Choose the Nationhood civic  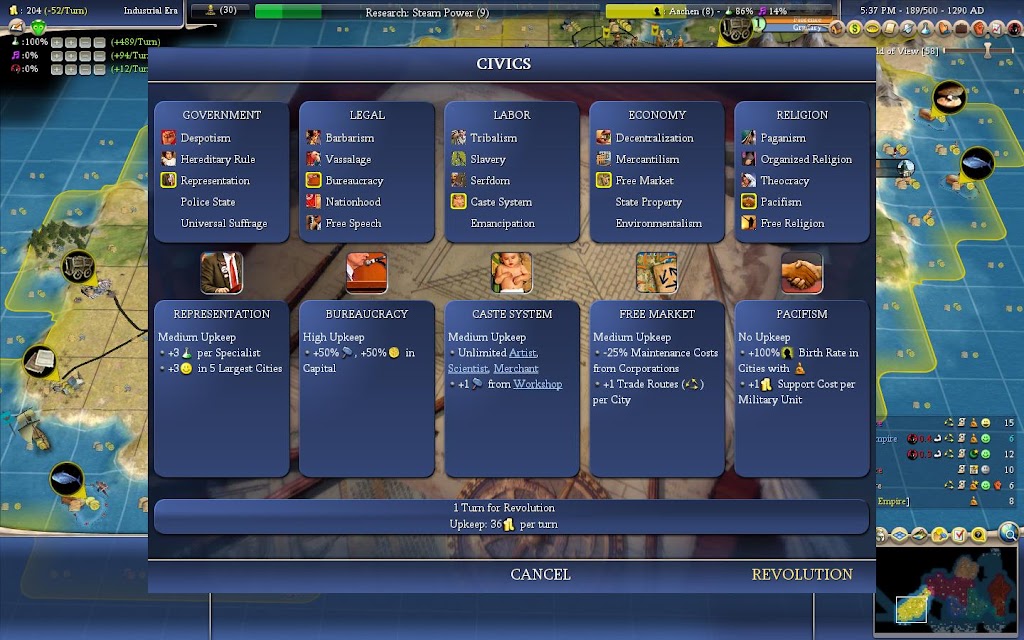353,202
